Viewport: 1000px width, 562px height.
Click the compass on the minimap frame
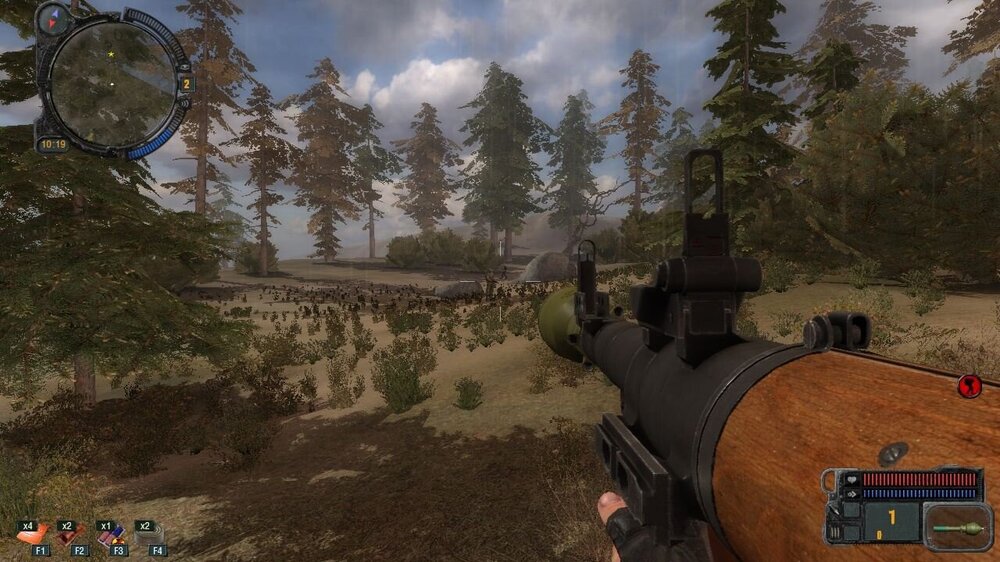coord(53,18)
